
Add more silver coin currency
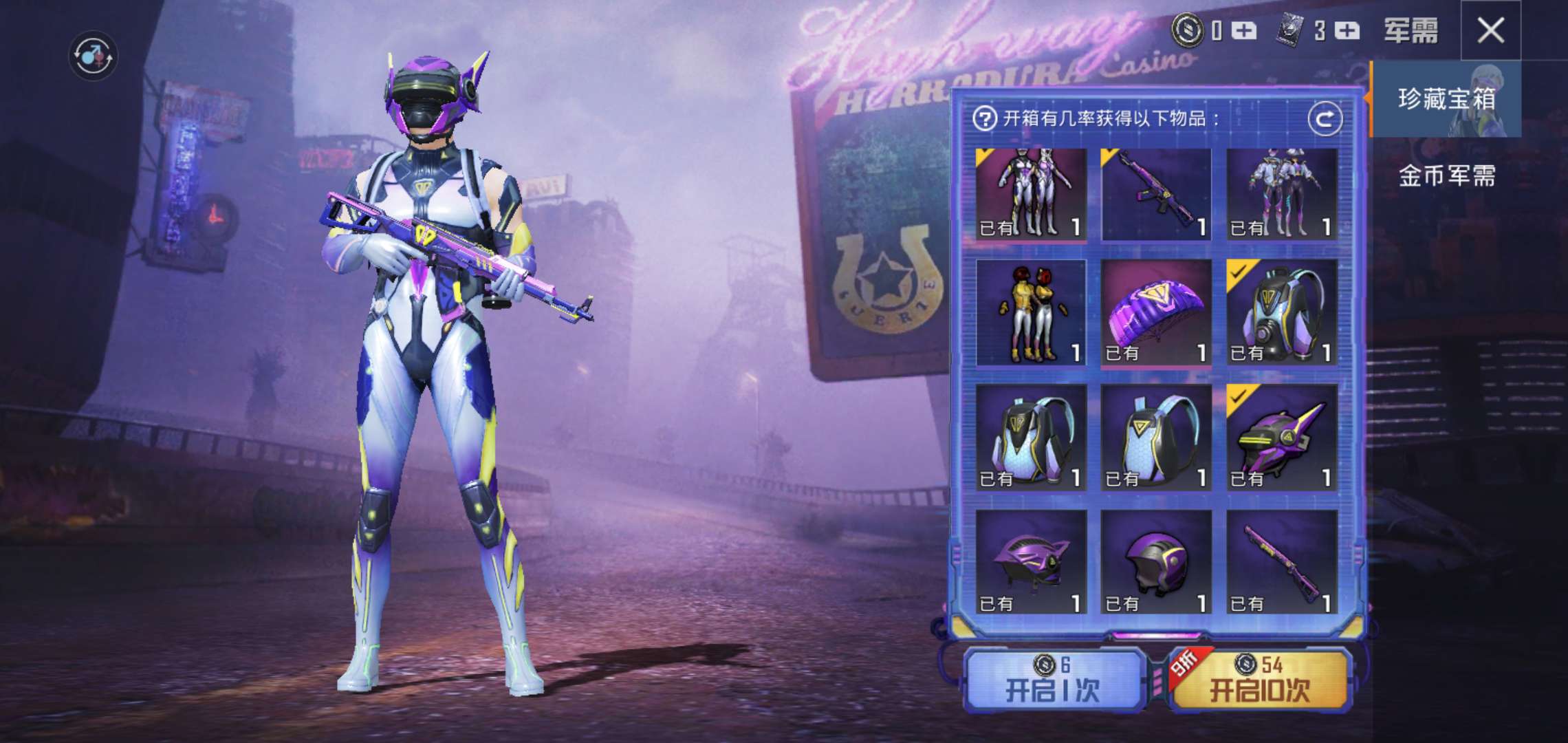click(1243, 31)
